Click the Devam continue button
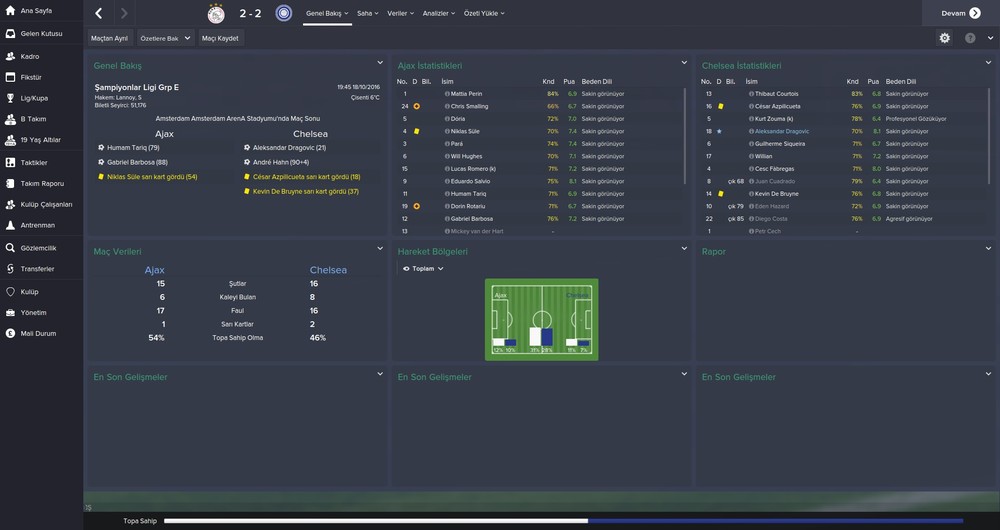This screenshot has width=1000, height=530. [960, 13]
